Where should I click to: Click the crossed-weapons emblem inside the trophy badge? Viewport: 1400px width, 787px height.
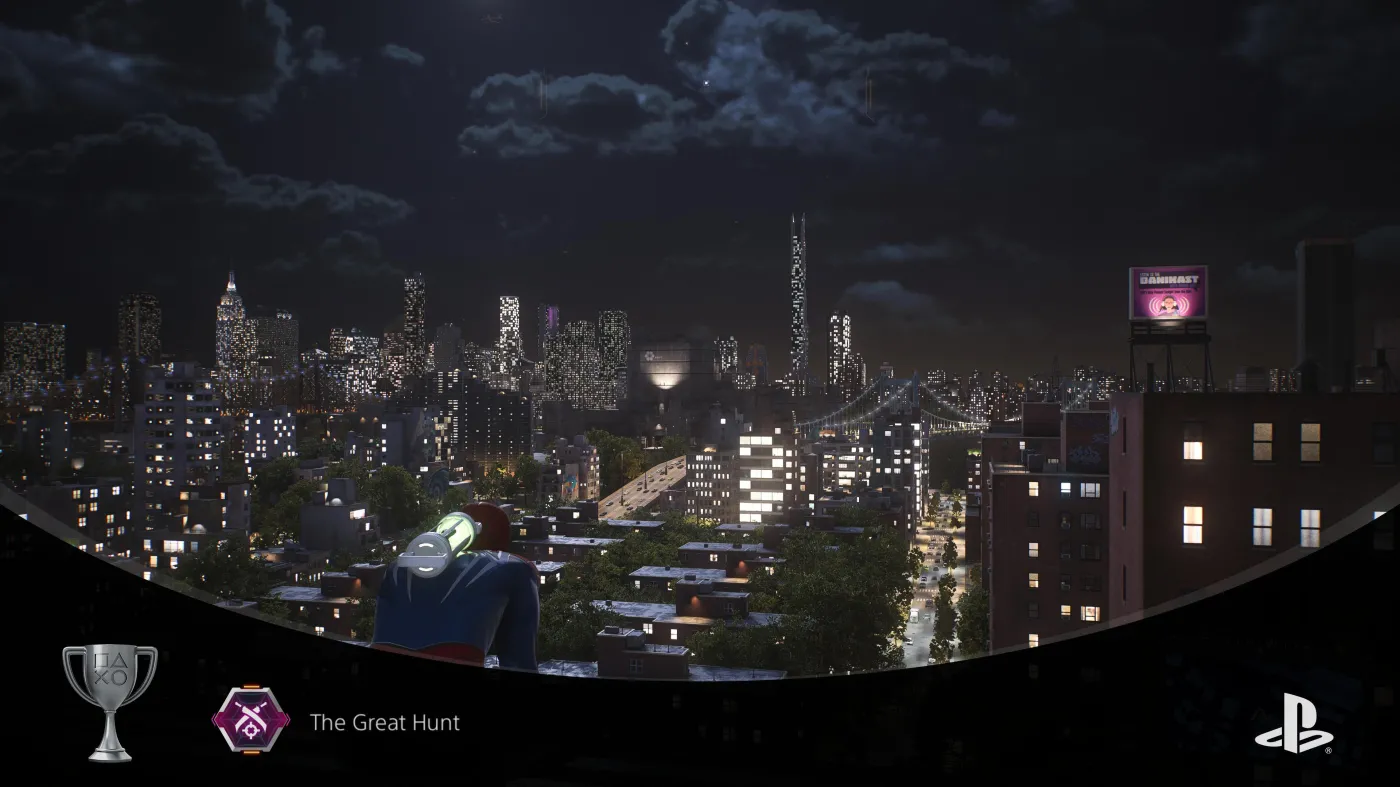tap(248, 712)
